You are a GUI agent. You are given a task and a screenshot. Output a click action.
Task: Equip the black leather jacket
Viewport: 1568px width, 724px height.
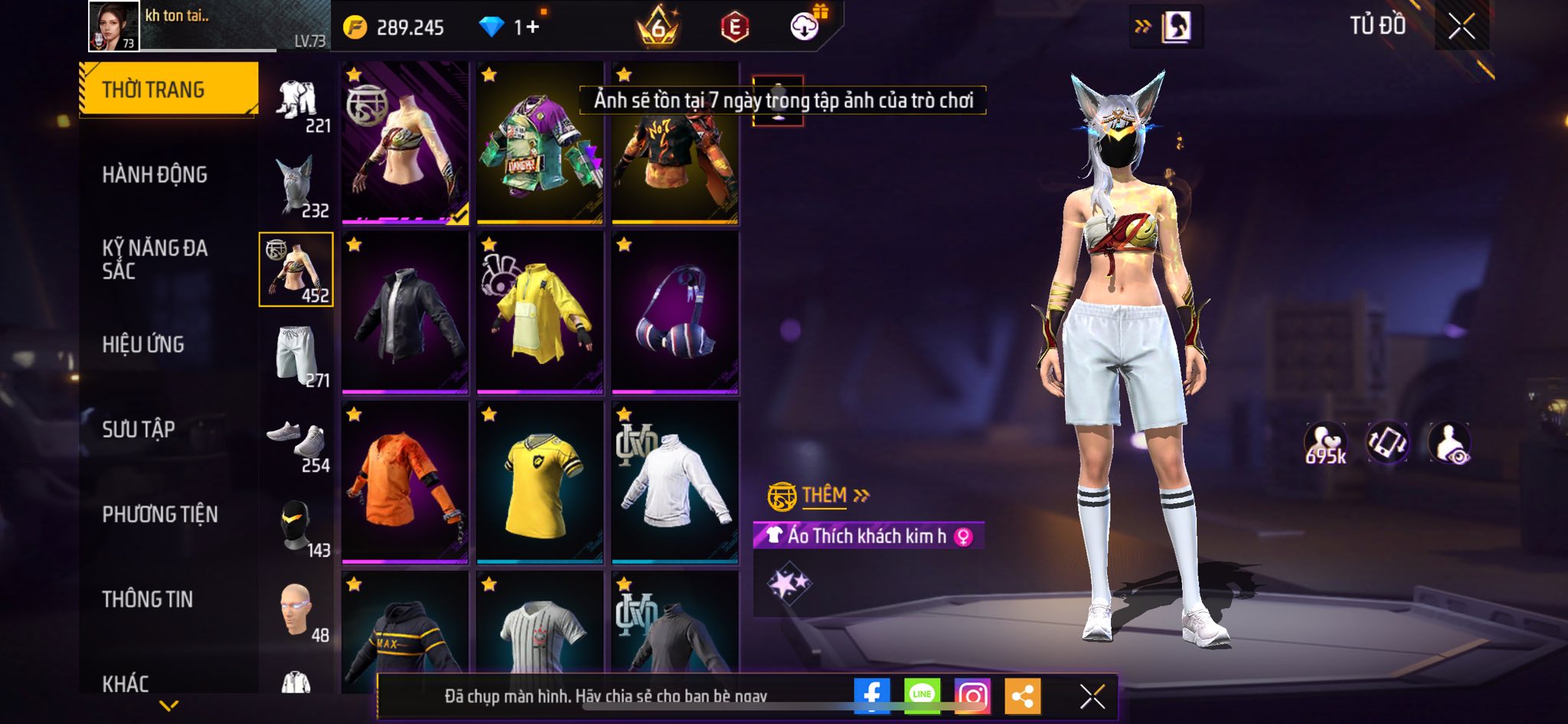tap(405, 313)
